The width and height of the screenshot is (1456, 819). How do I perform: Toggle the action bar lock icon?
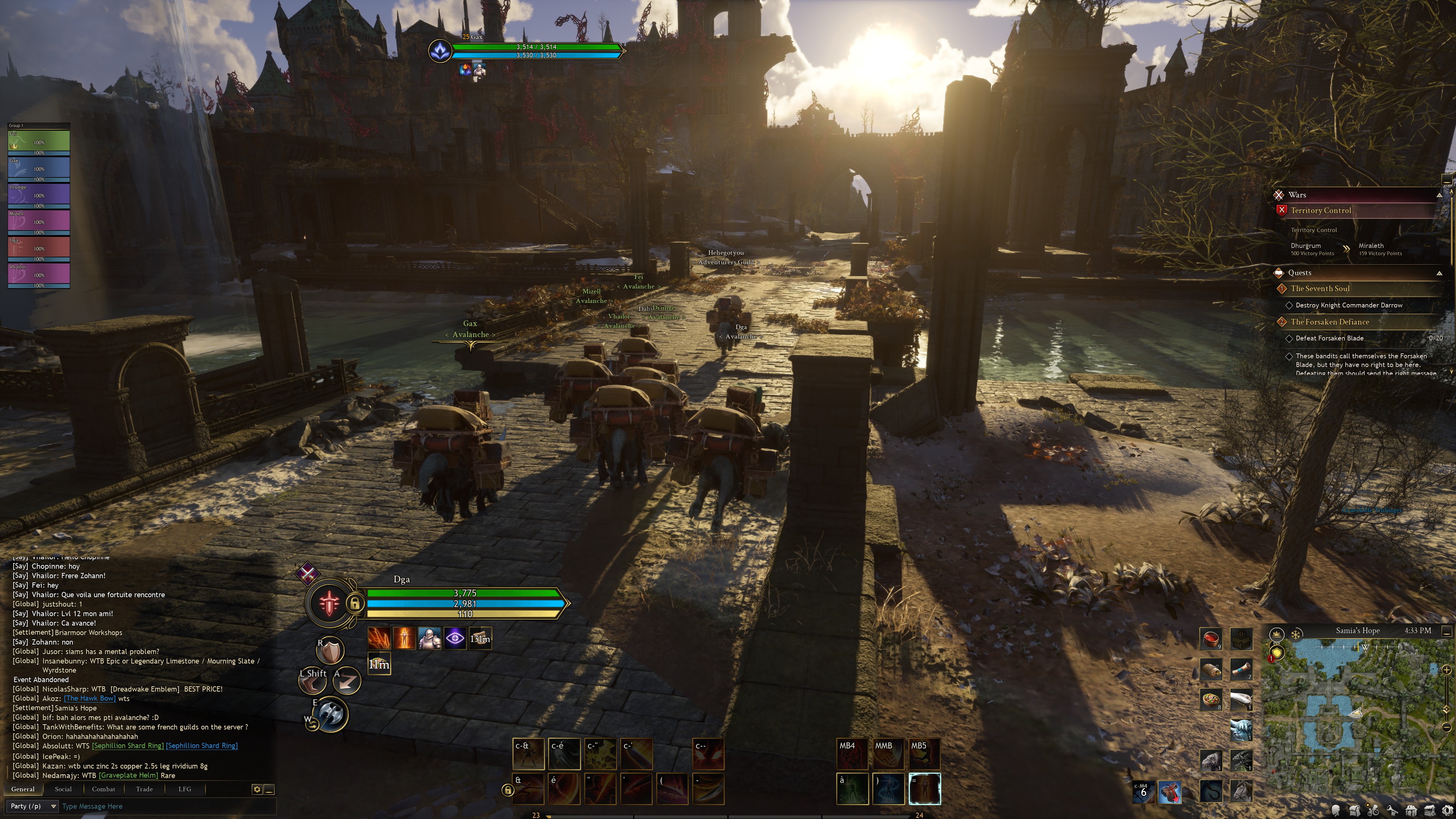[507, 790]
